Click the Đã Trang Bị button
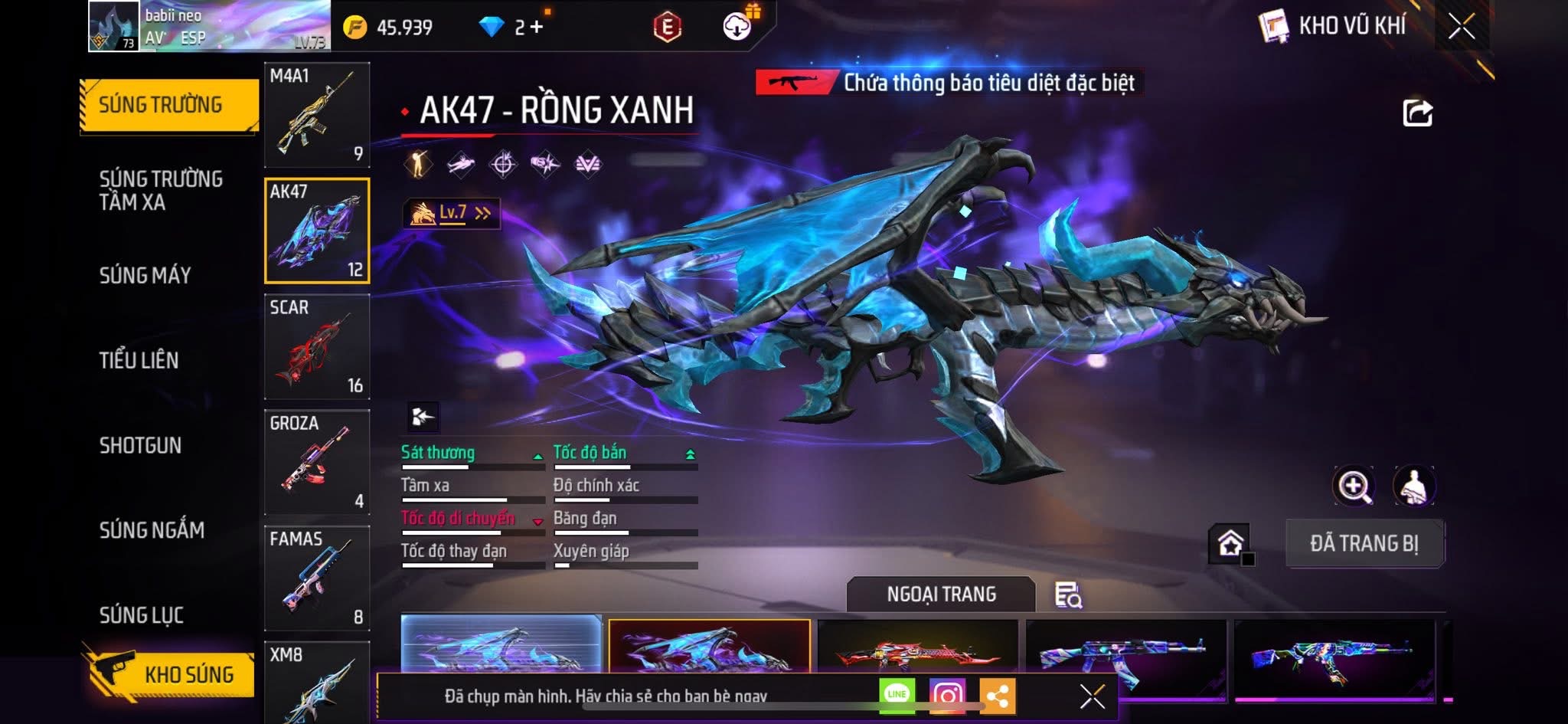 tap(1364, 543)
